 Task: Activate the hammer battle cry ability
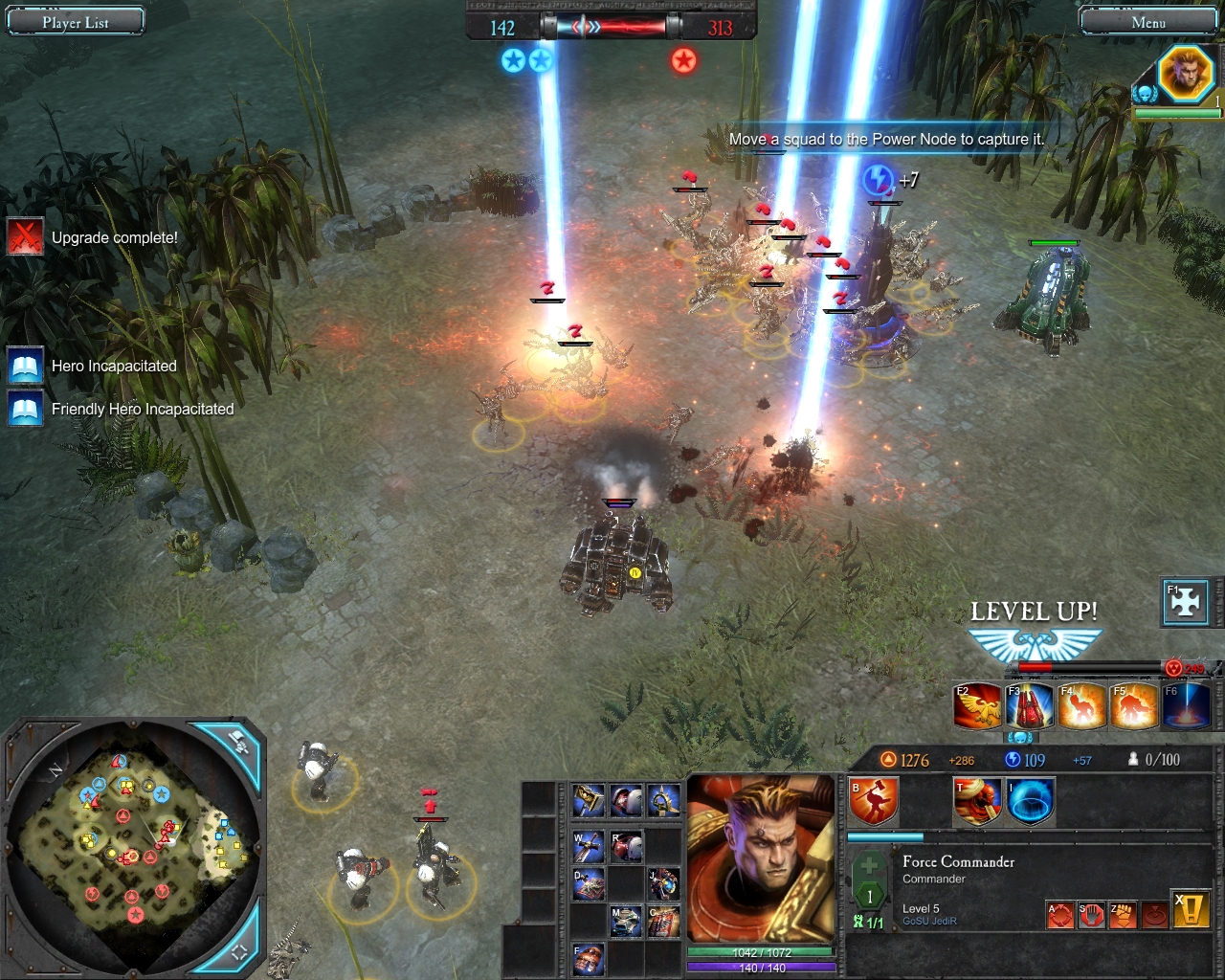coord(874,802)
